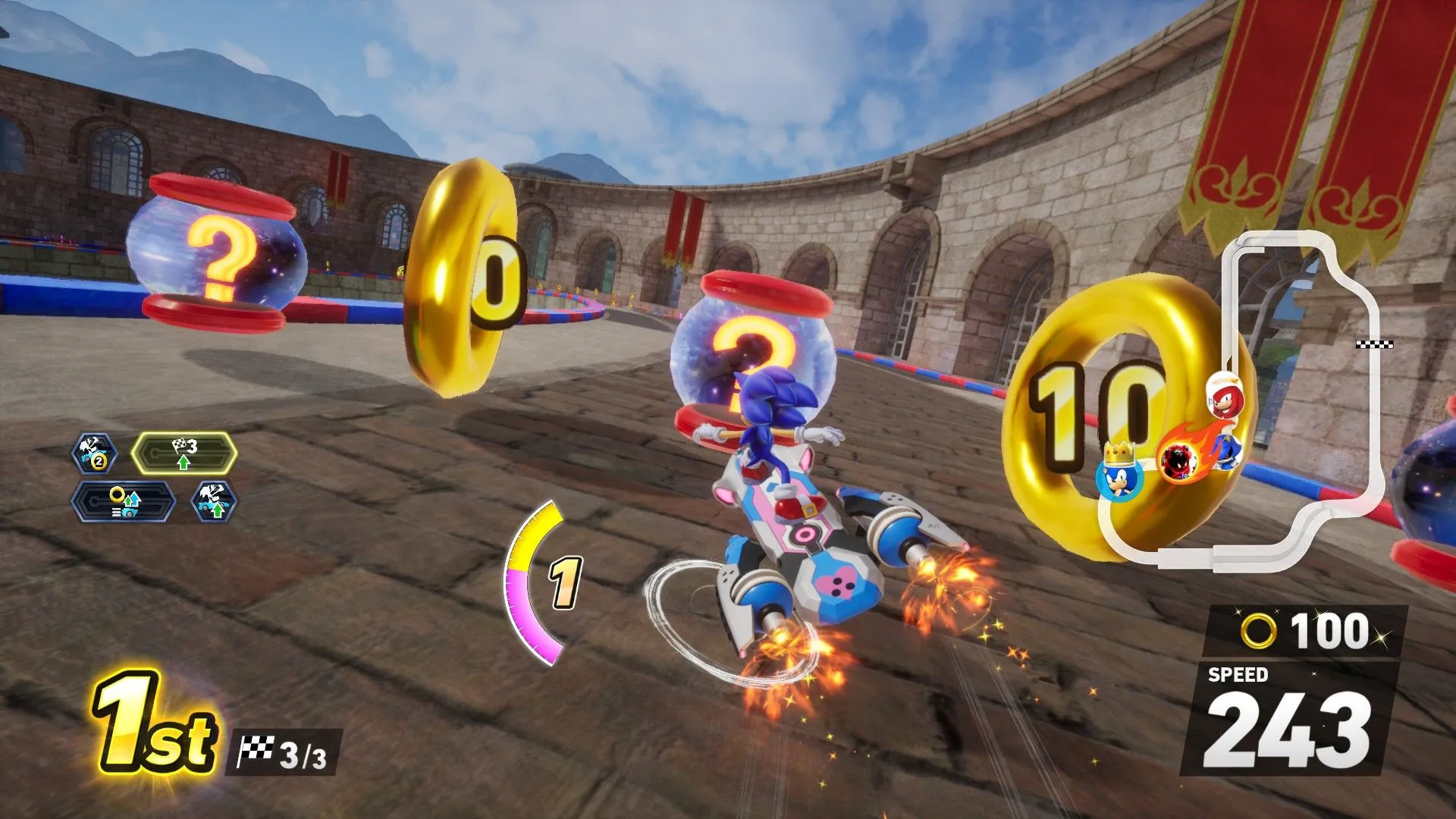
Task: Select the highlighted checkered flag lap-3 gadget
Action: point(184,453)
